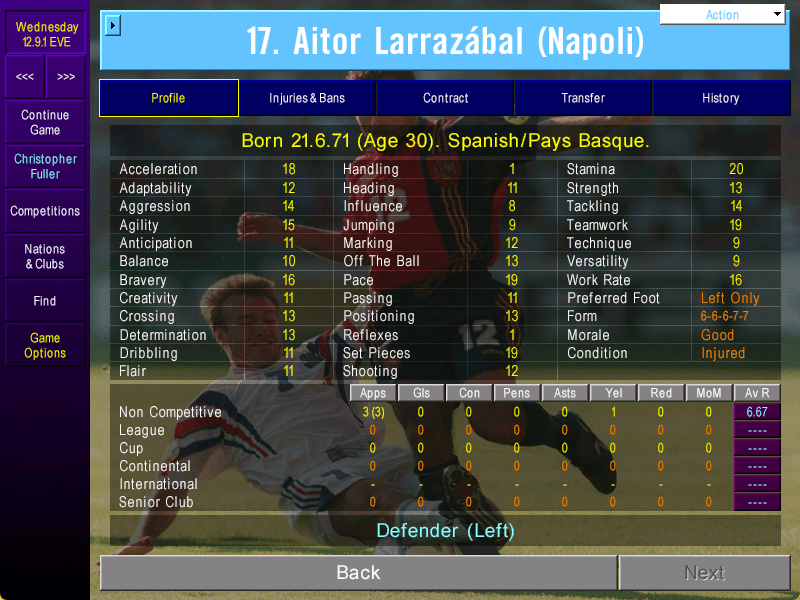Open the Competitions menu
Image resolution: width=800 pixels, height=600 pixels.
(x=45, y=211)
